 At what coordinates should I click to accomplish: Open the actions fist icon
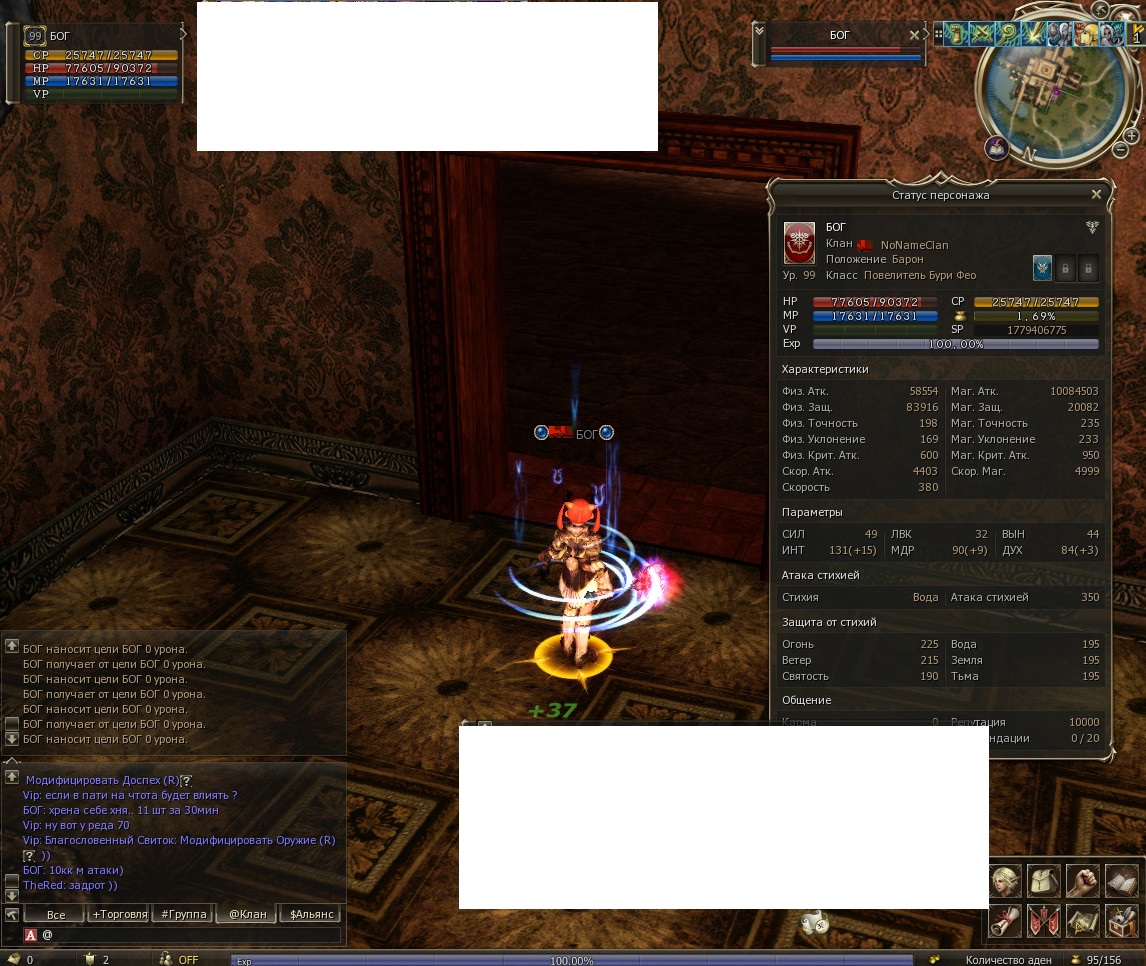tap(1083, 881)
